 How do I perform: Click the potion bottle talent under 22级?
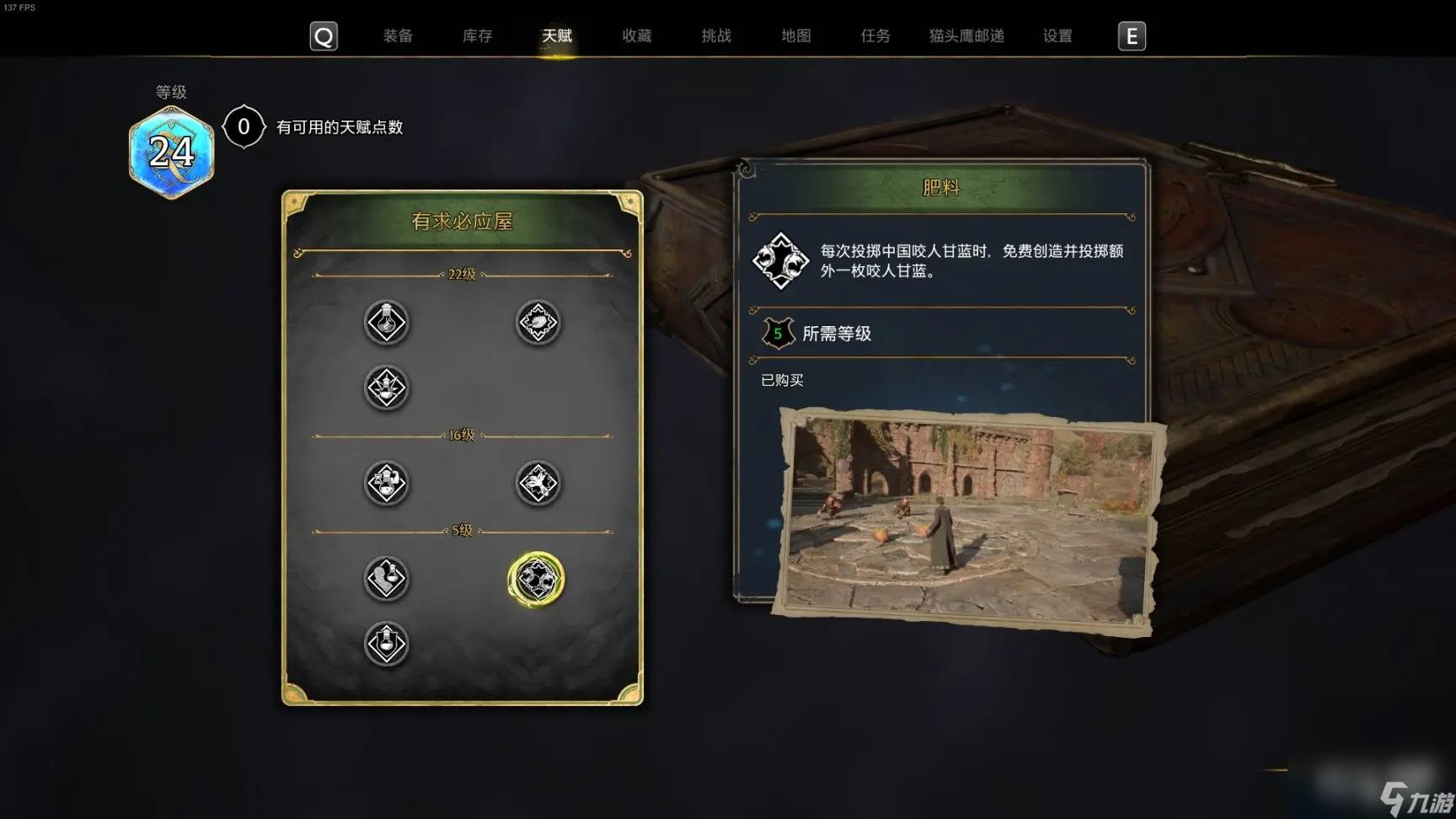coord(387,323)
